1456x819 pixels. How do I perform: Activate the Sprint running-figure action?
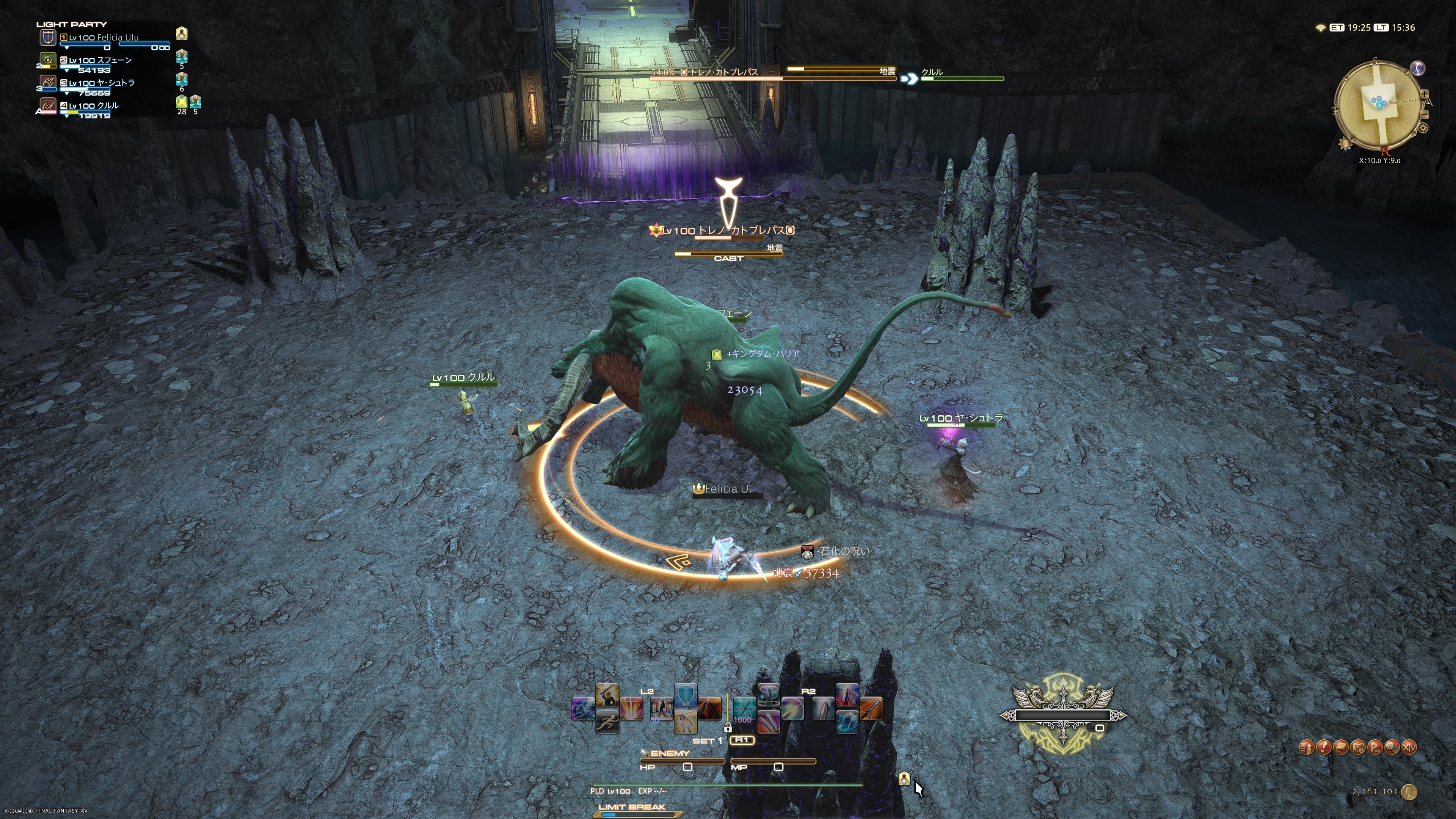[x=607, y=722]
